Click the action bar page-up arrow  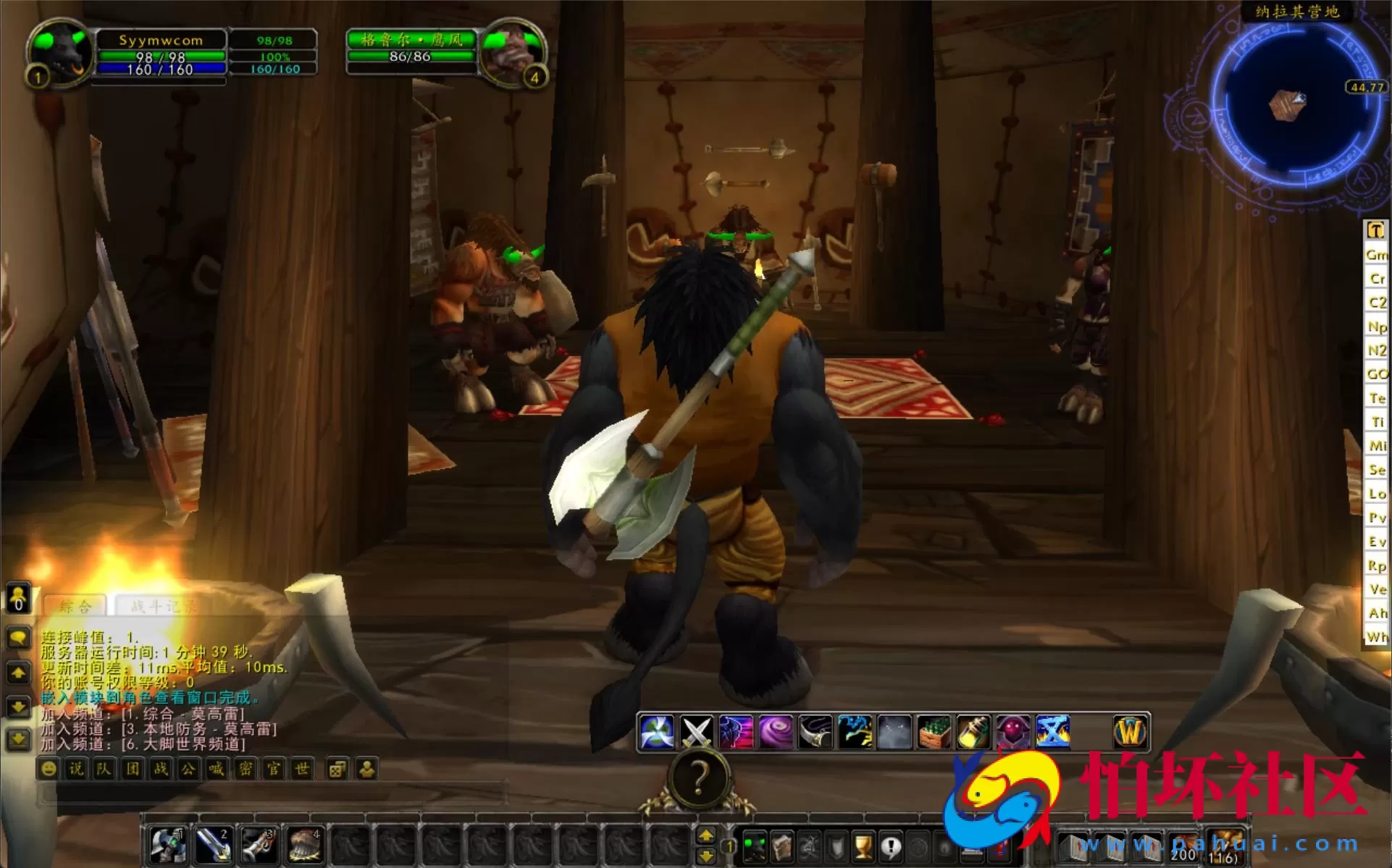708,834
